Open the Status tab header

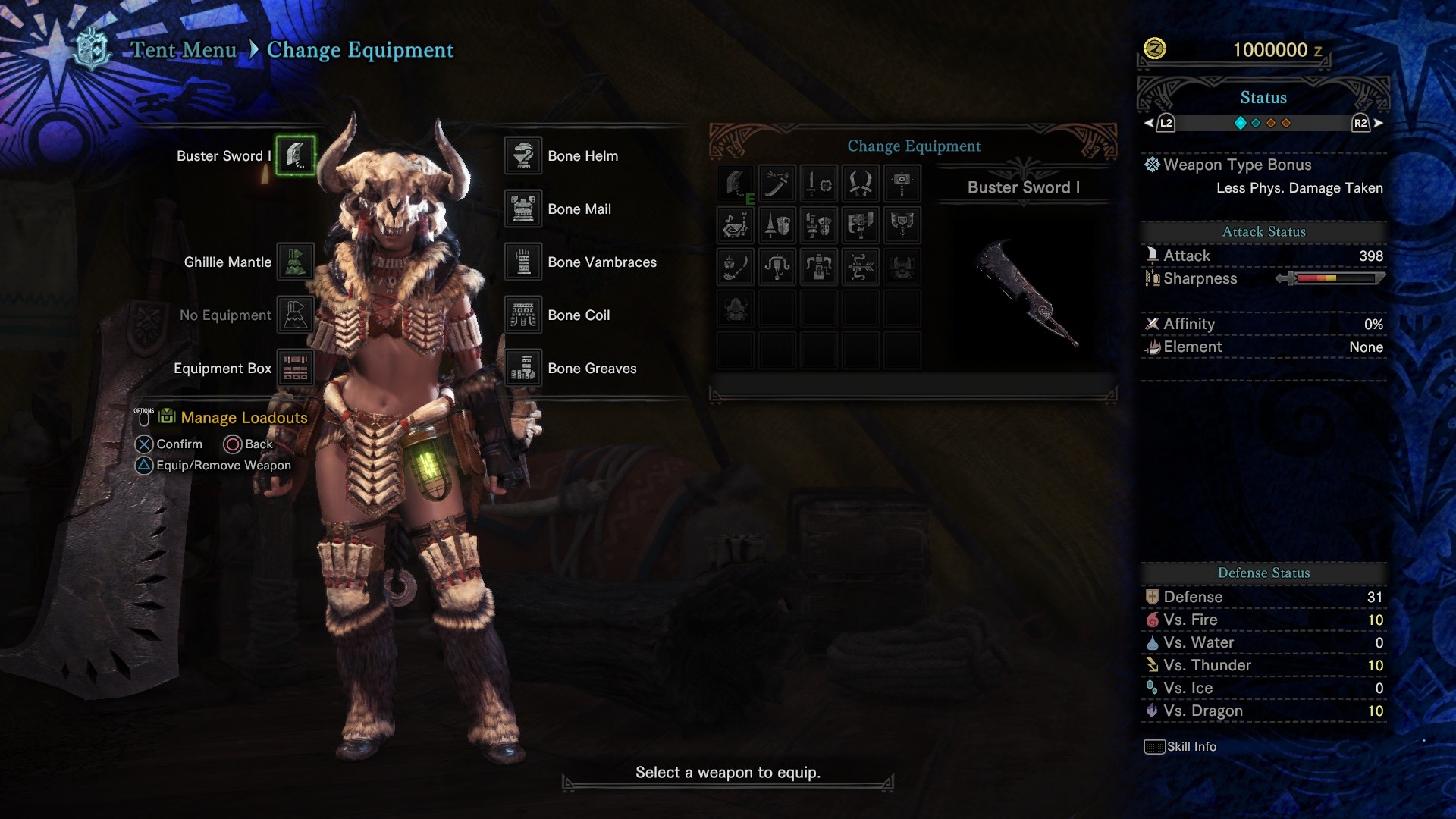click(1263, 97)
